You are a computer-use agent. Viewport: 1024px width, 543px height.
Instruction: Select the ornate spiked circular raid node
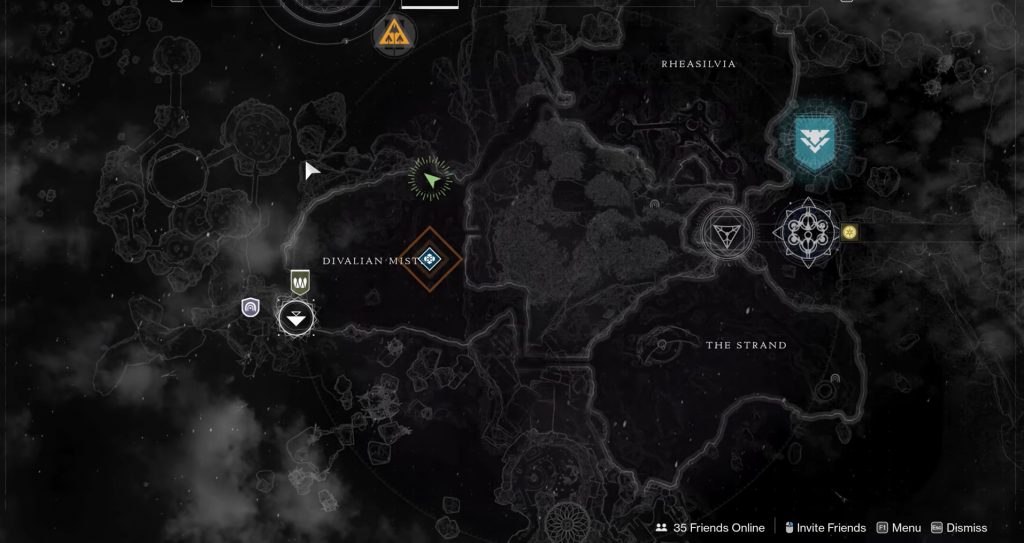tap(806, 233)
